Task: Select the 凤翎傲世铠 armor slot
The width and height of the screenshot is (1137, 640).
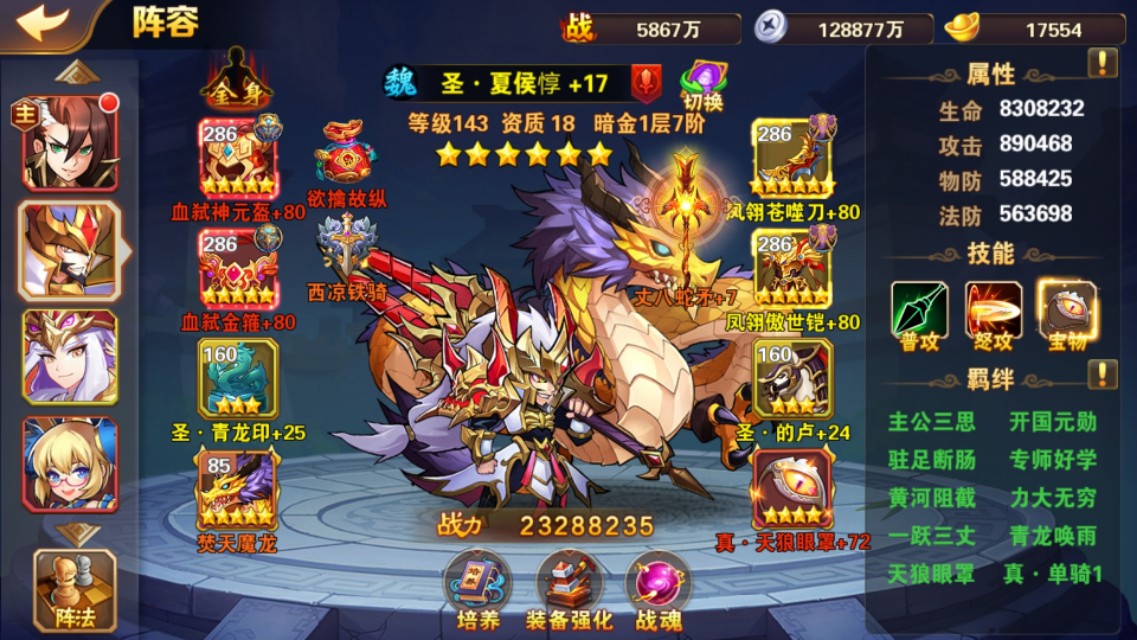Action: (792, 268)
